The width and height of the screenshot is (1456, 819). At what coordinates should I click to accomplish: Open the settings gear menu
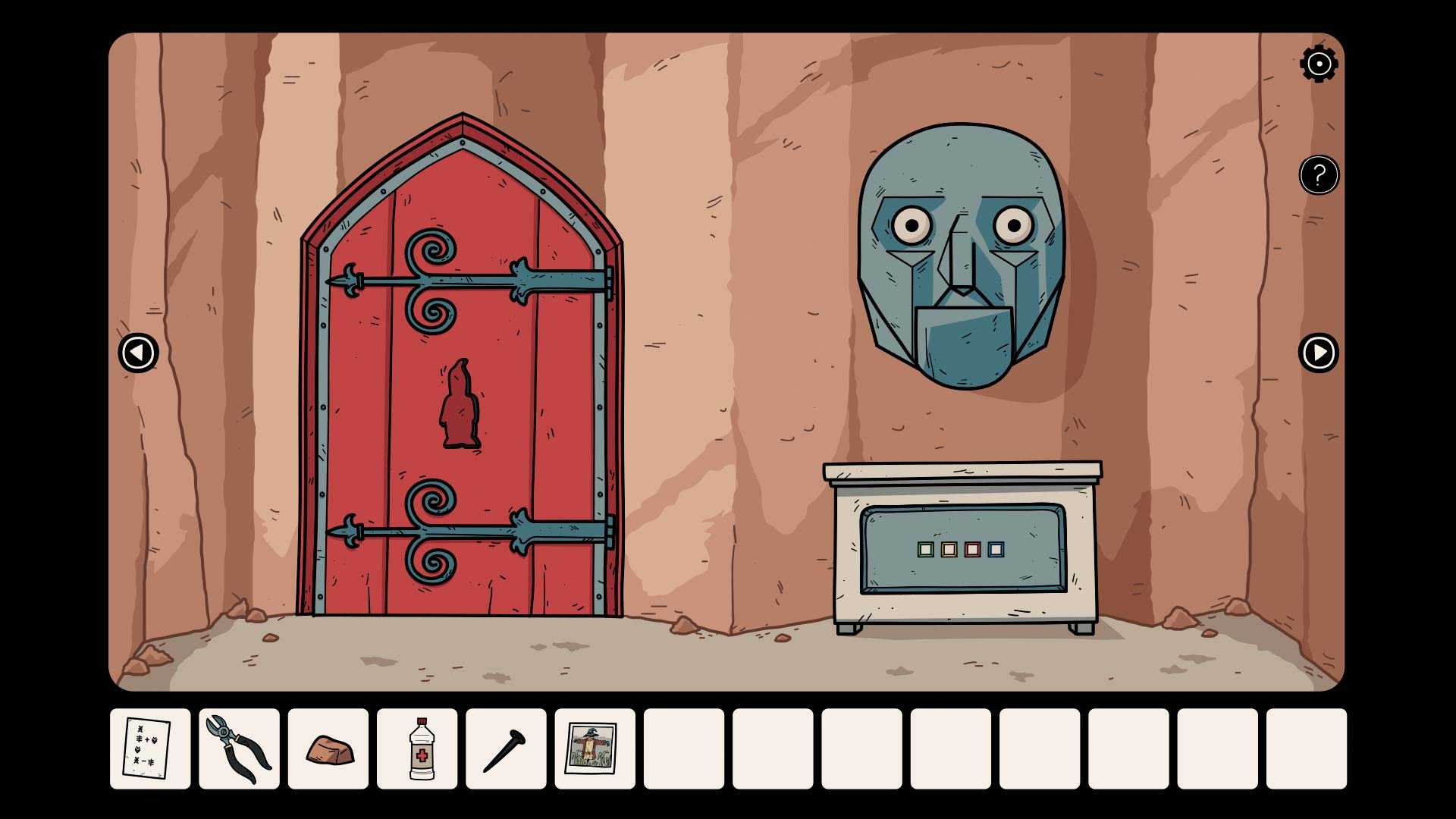[x=1319, y=64]
